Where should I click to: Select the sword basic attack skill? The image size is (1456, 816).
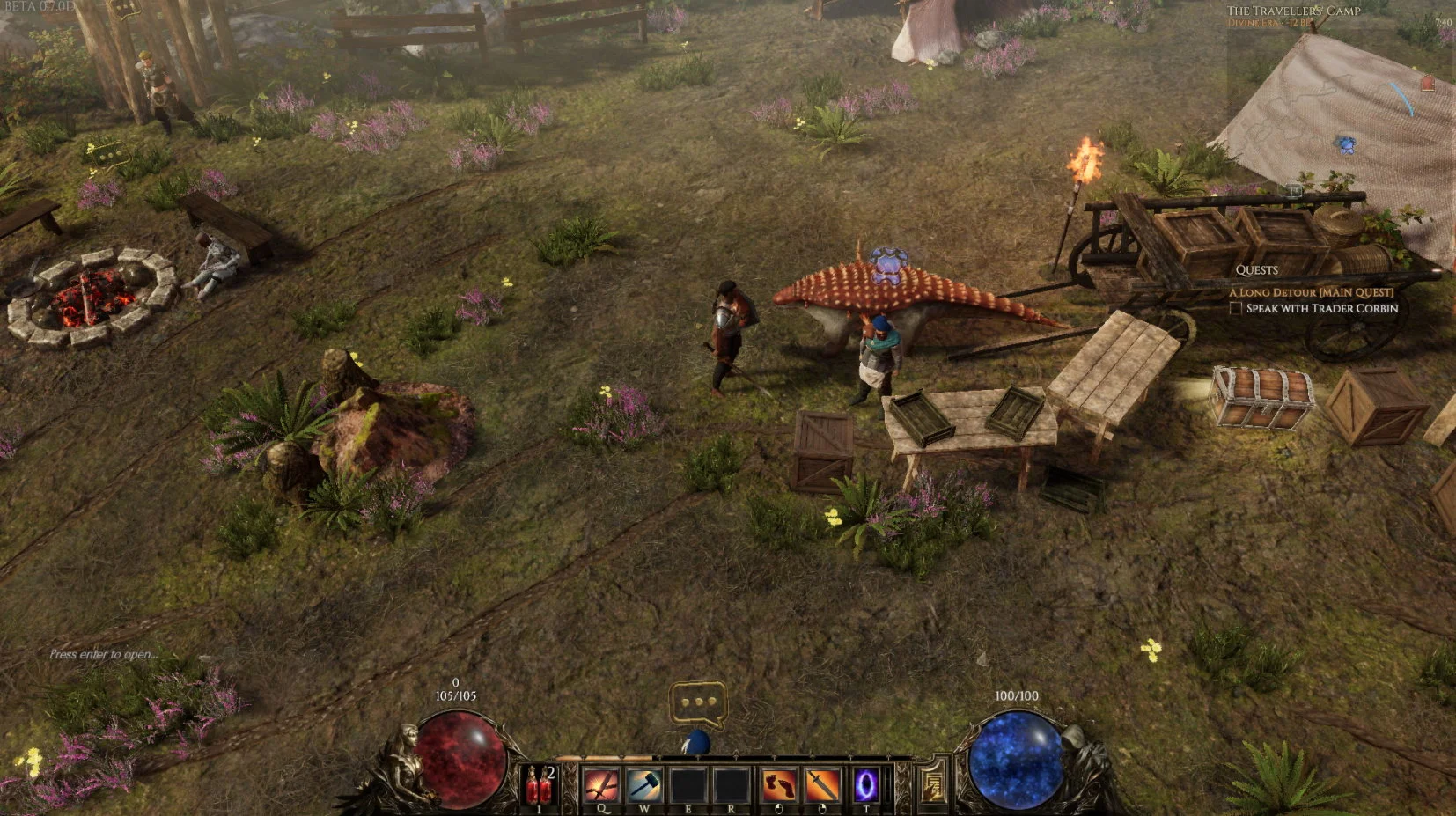(x=822, y=784)
